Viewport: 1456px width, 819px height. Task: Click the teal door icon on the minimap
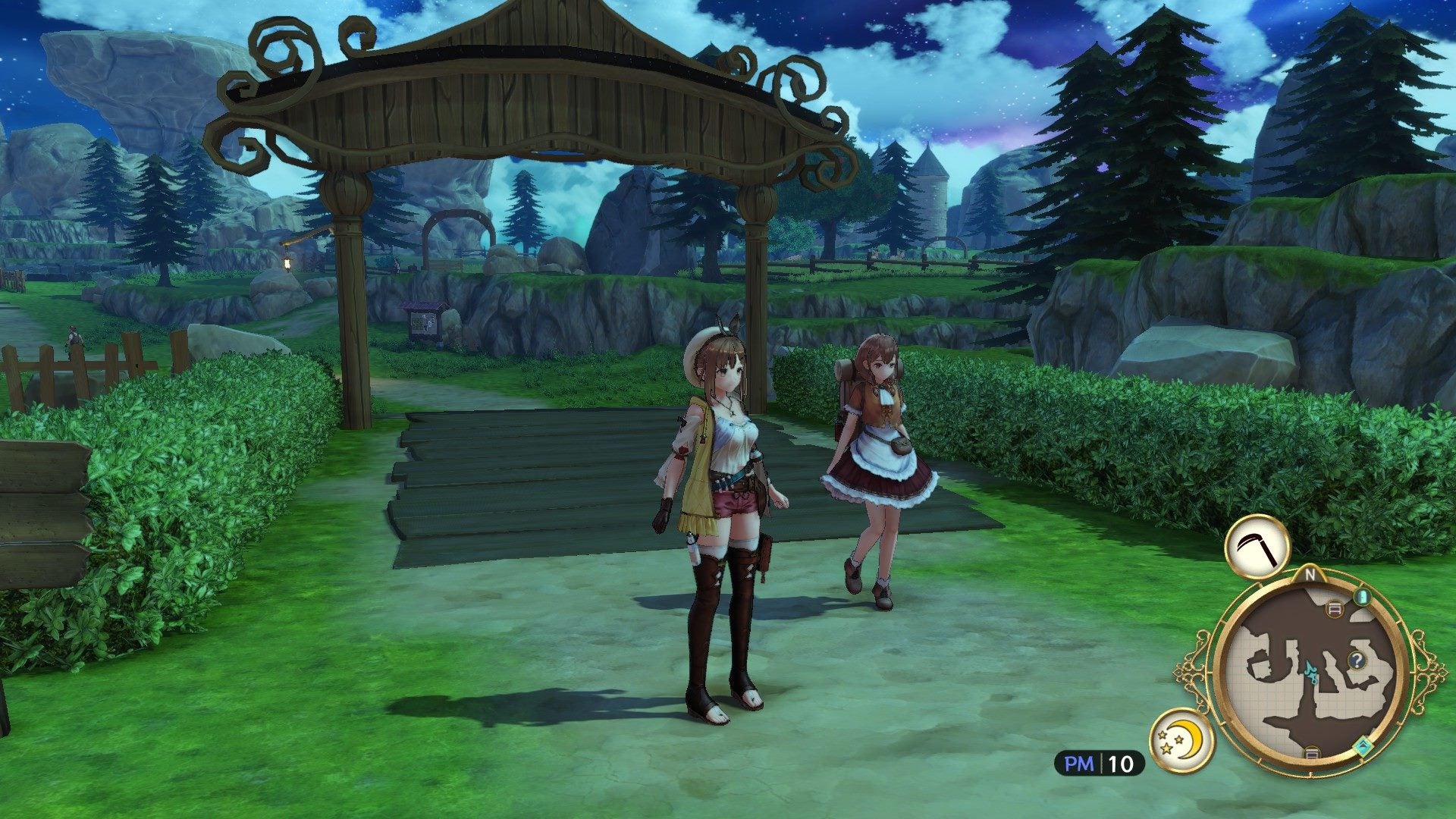coord(1363,597)
